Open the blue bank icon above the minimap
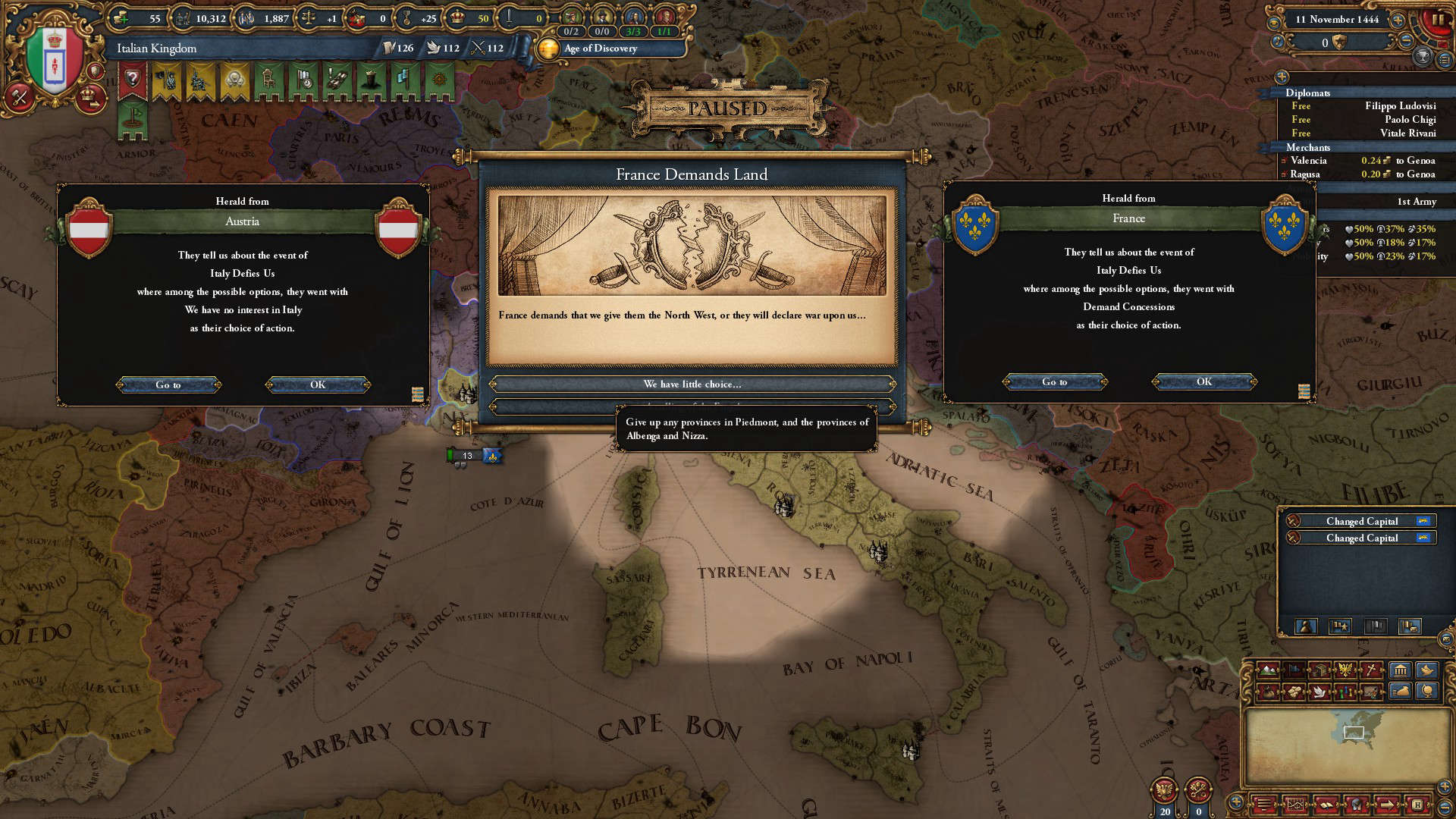 tap(1400, 670)
